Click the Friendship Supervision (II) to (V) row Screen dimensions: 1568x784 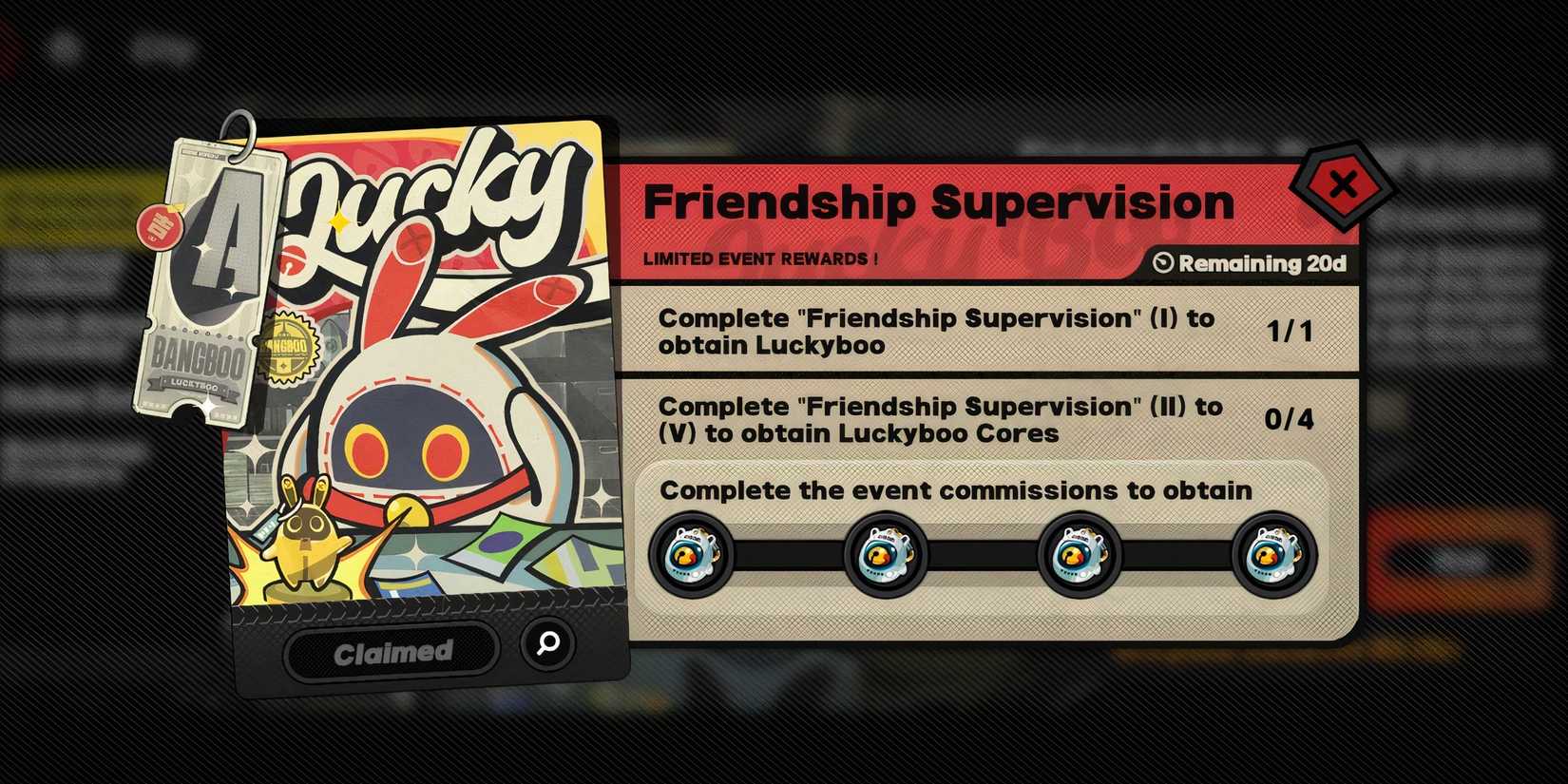point(979,419)
